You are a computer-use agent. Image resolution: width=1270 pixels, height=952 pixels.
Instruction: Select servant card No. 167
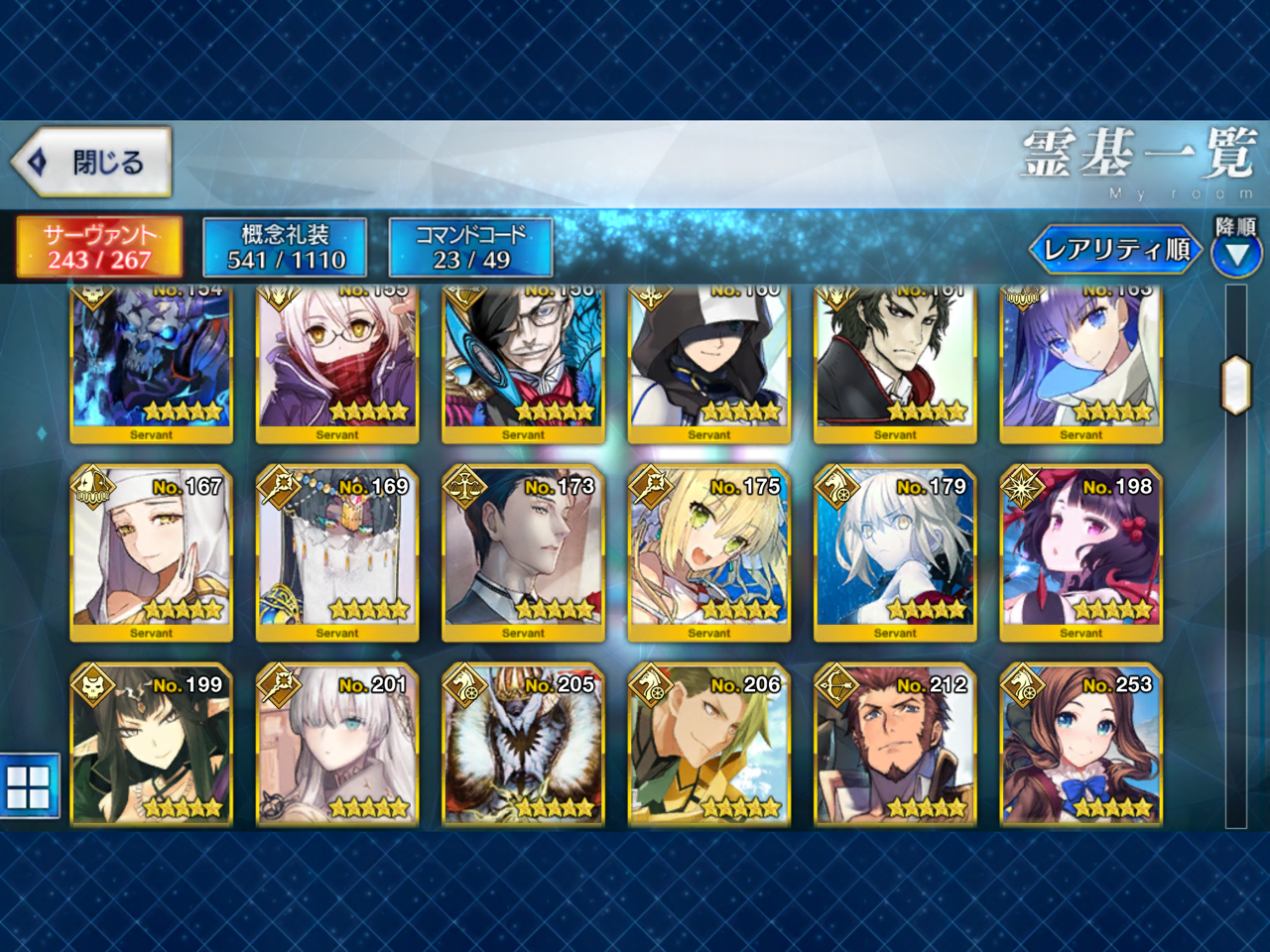[152, 552]
